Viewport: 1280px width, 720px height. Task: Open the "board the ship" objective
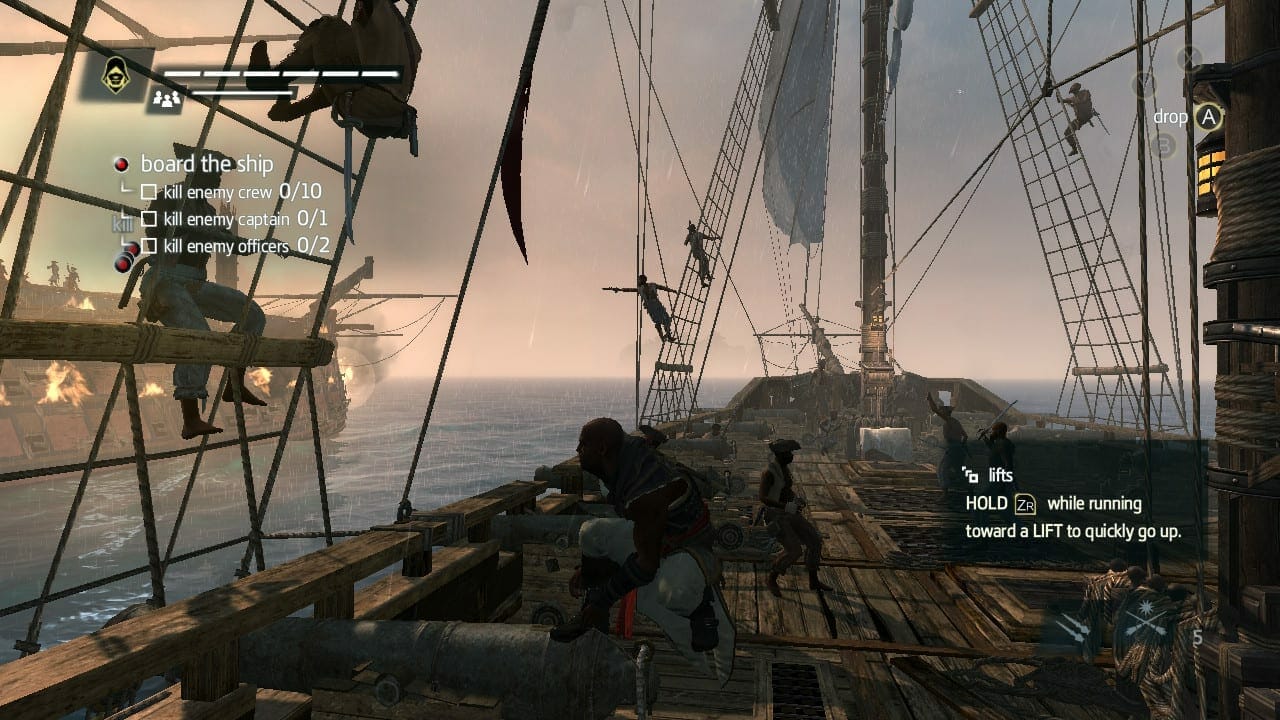pos(206,164)
